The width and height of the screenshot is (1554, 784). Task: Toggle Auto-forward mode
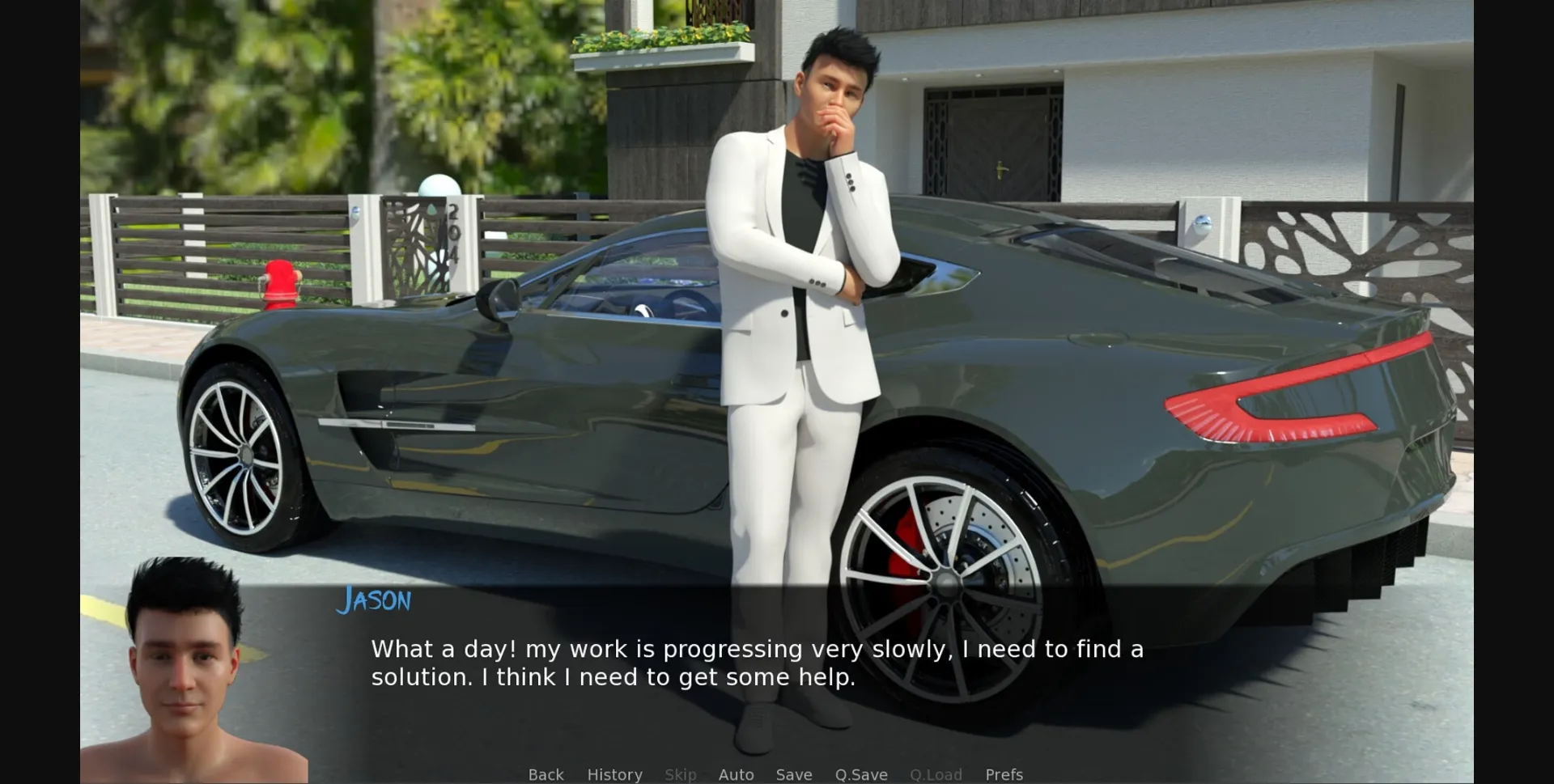(x=736, y=774)
